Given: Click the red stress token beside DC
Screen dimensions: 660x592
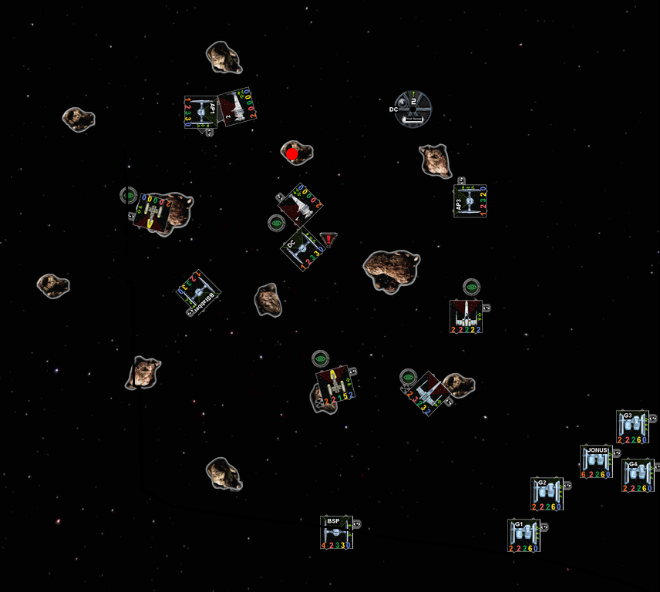Looking at the screenshot, I should click(x=328, y=240).
